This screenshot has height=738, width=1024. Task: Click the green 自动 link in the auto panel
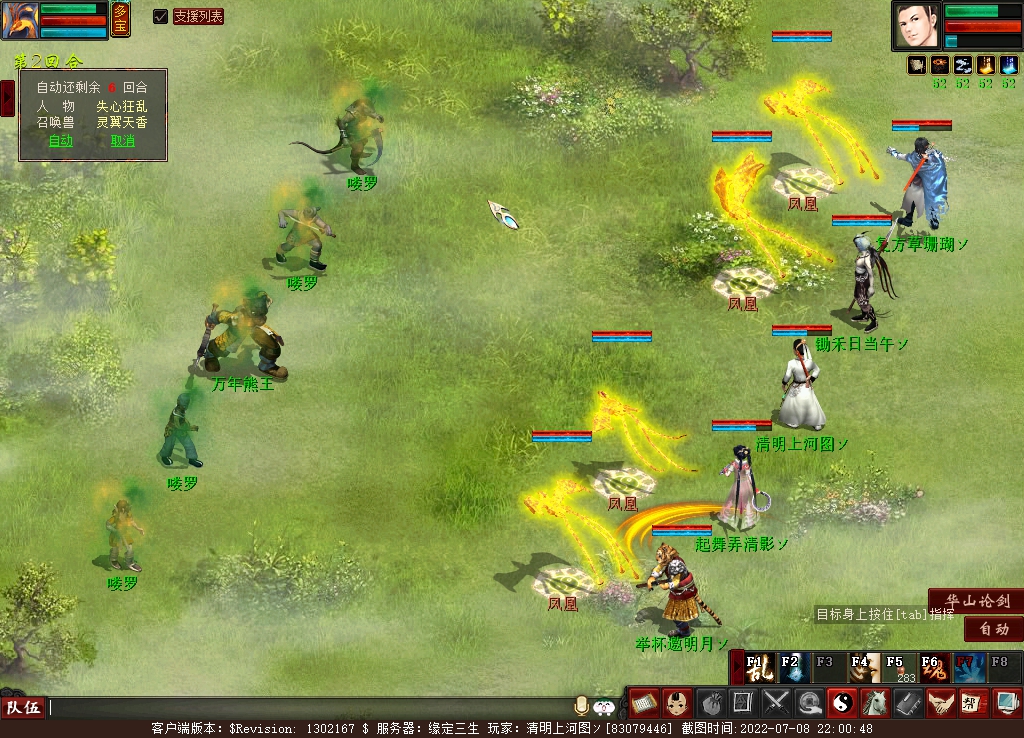(x=61, y=141)
